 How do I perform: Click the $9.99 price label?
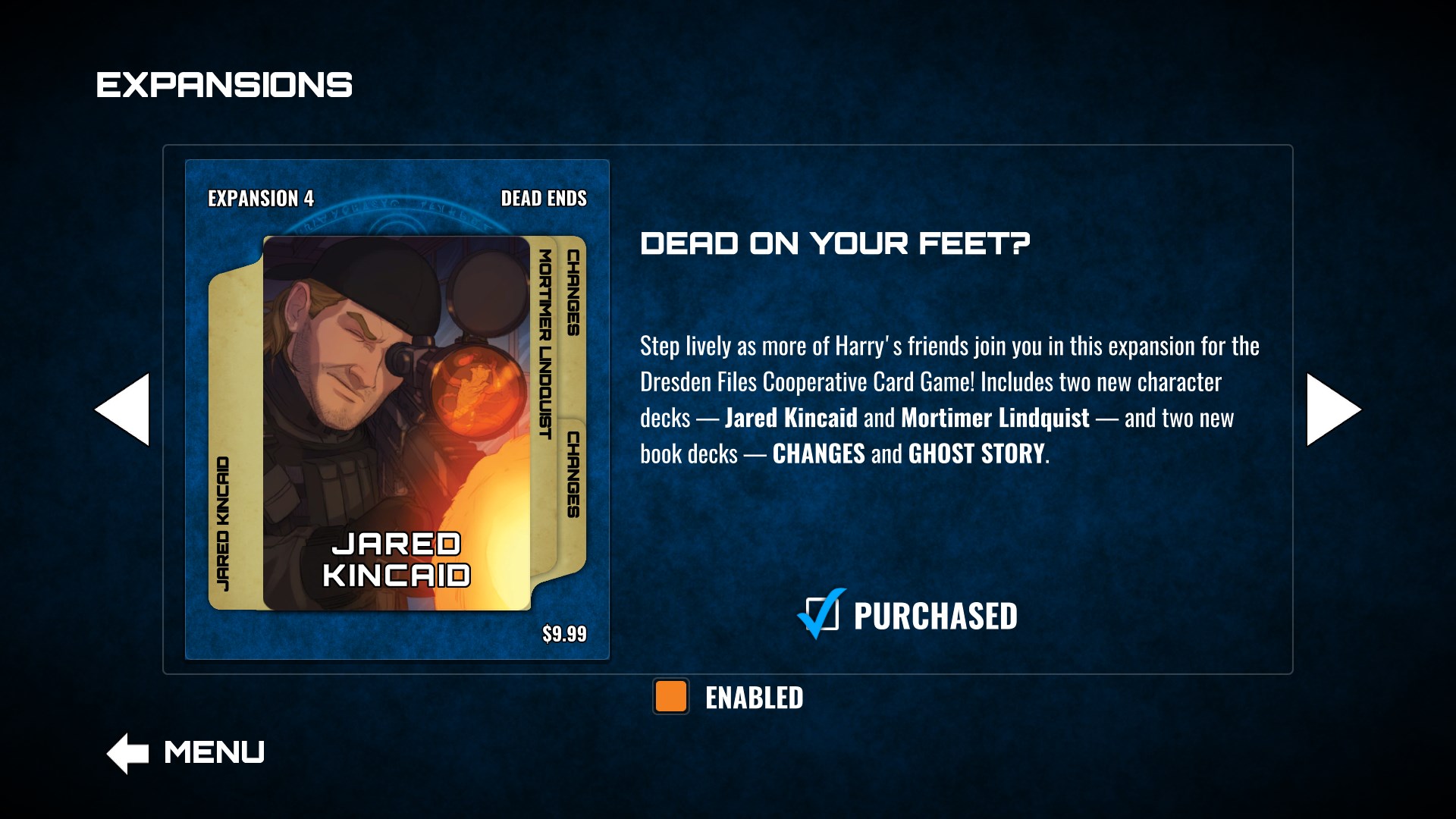[564, 632]
